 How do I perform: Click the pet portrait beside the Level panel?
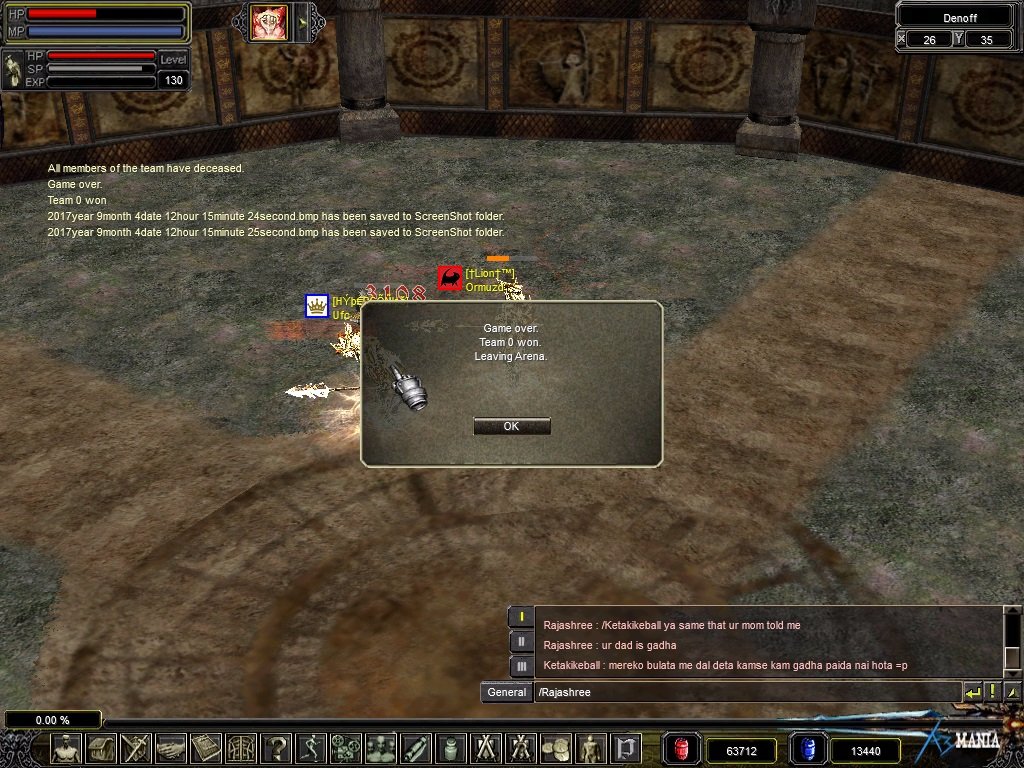pyautogui.click(x=13, y=69)
